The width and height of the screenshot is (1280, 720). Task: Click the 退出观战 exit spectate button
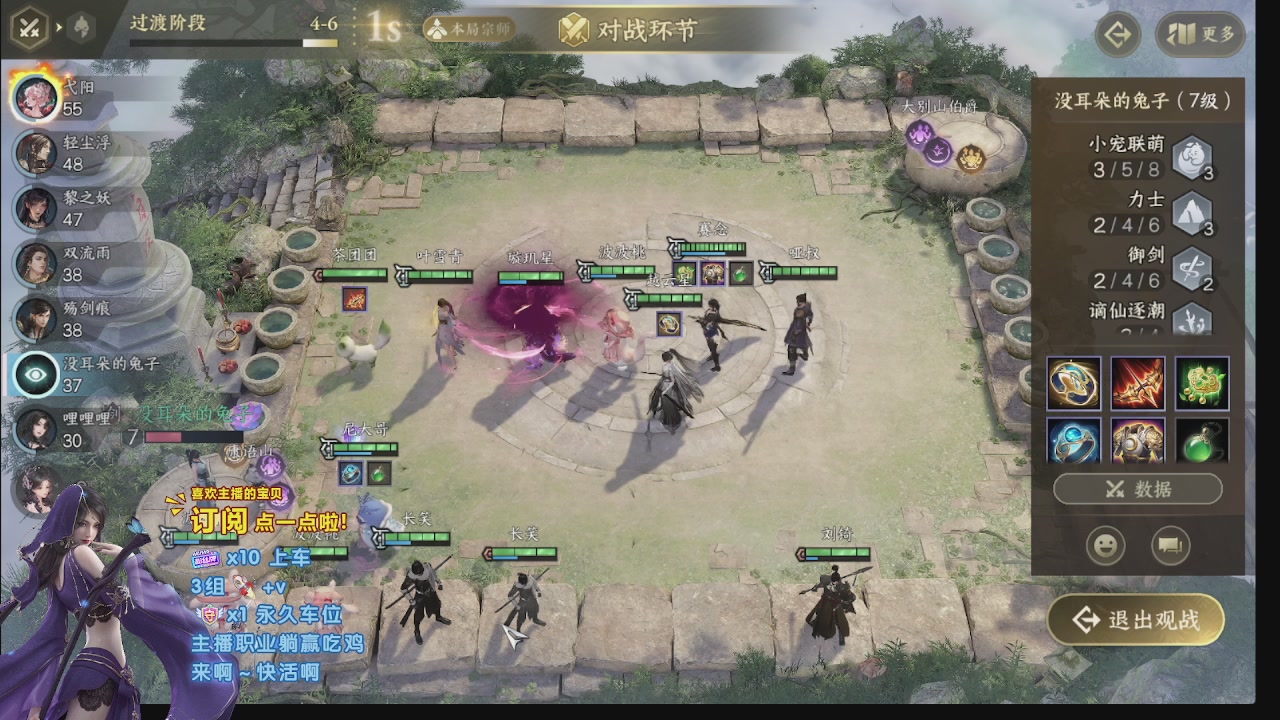click(x=1136, y=620)
